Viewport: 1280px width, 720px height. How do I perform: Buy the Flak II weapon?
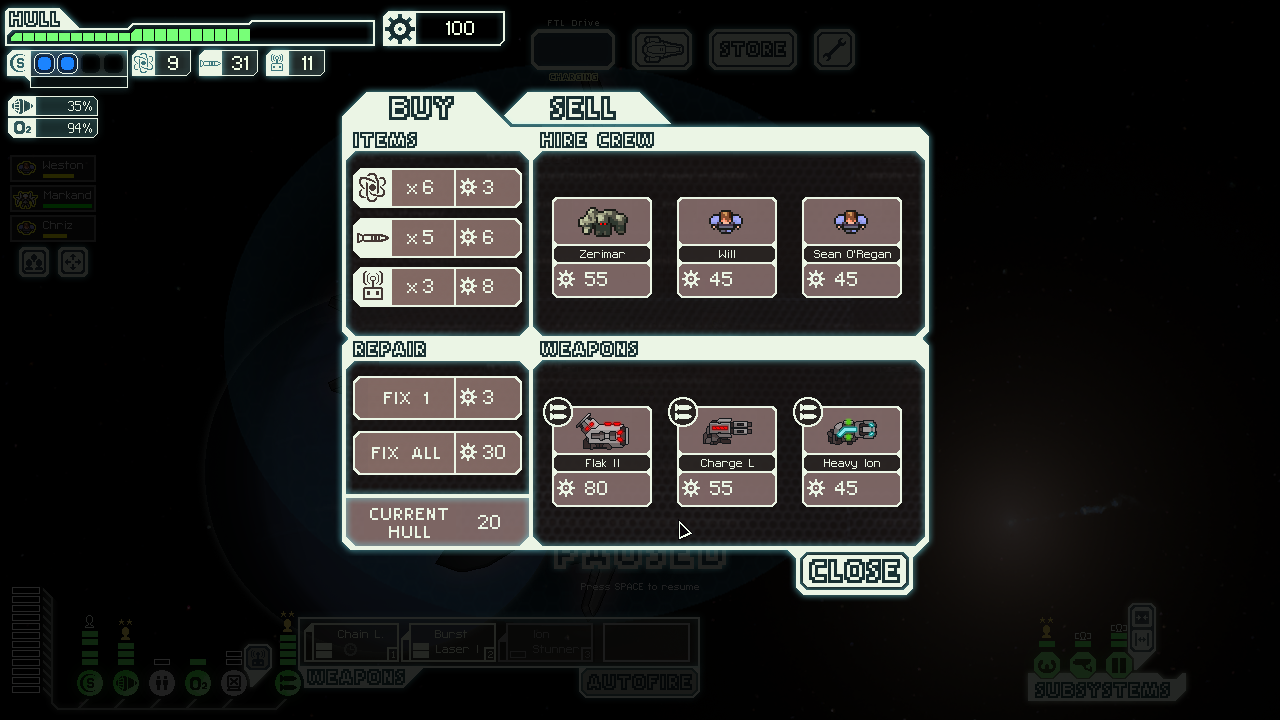coord(601,456)
